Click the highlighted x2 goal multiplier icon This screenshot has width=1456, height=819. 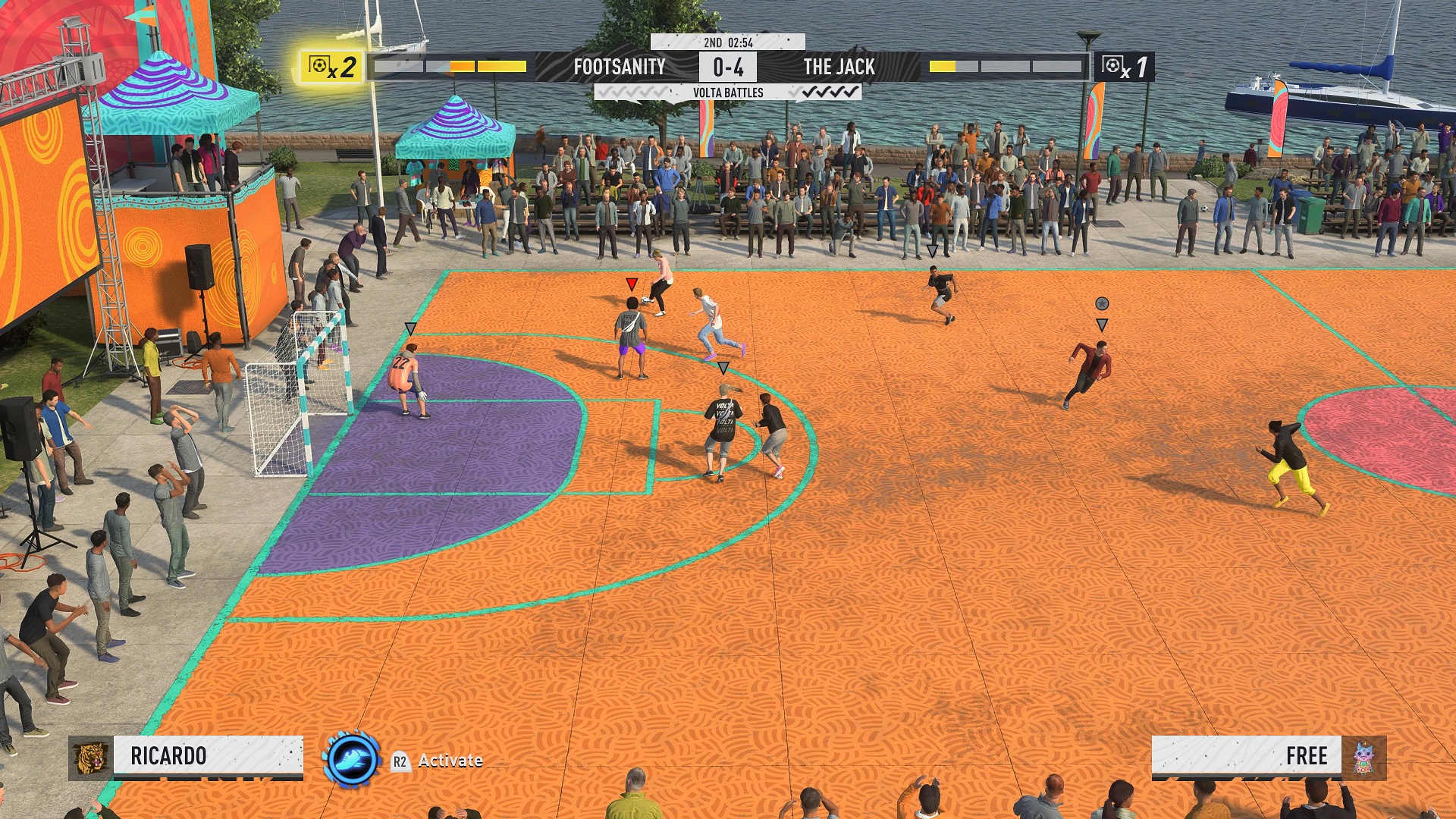(x=332, y=67)
